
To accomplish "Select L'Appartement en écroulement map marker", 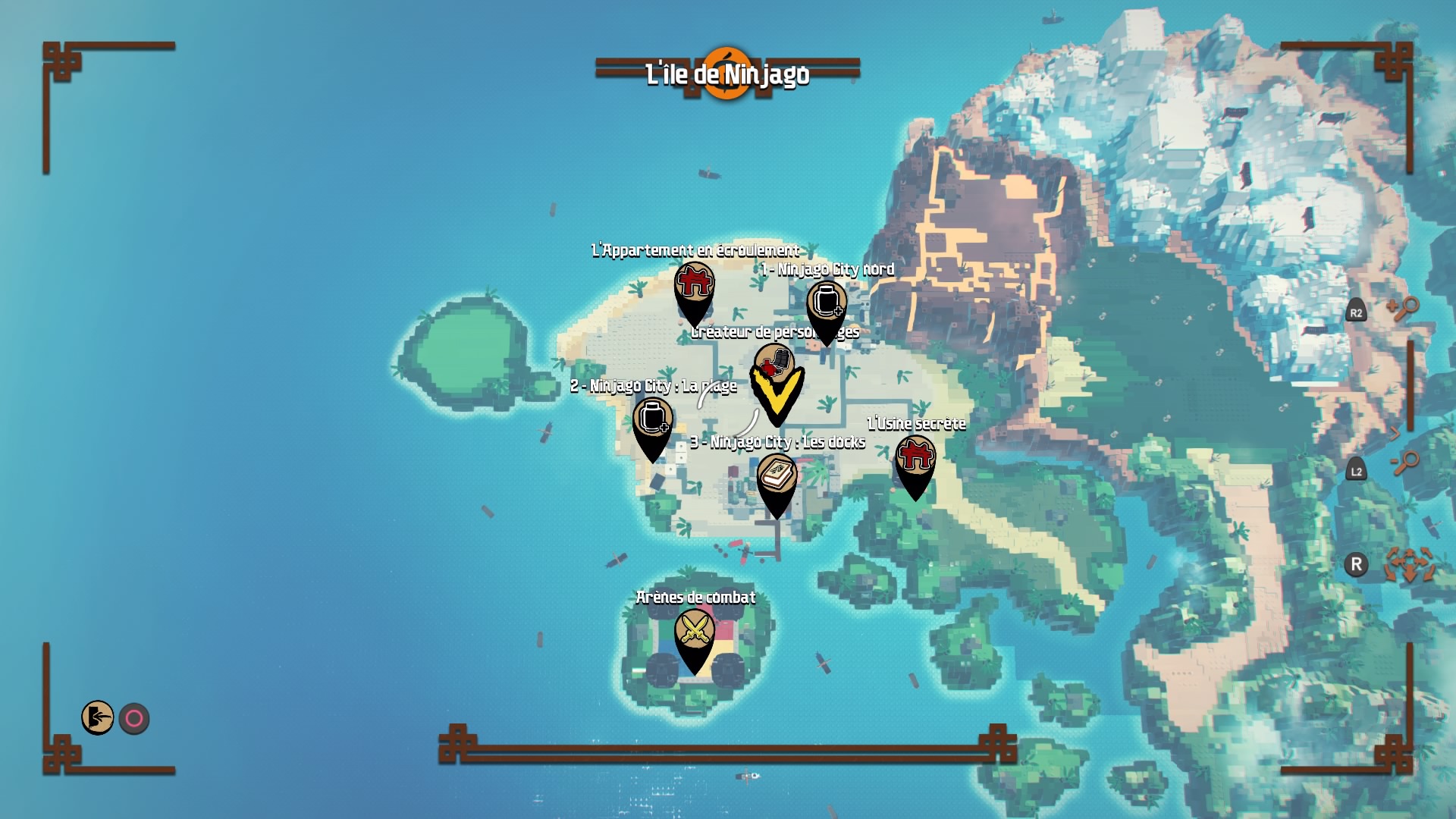I will point(694,284).
